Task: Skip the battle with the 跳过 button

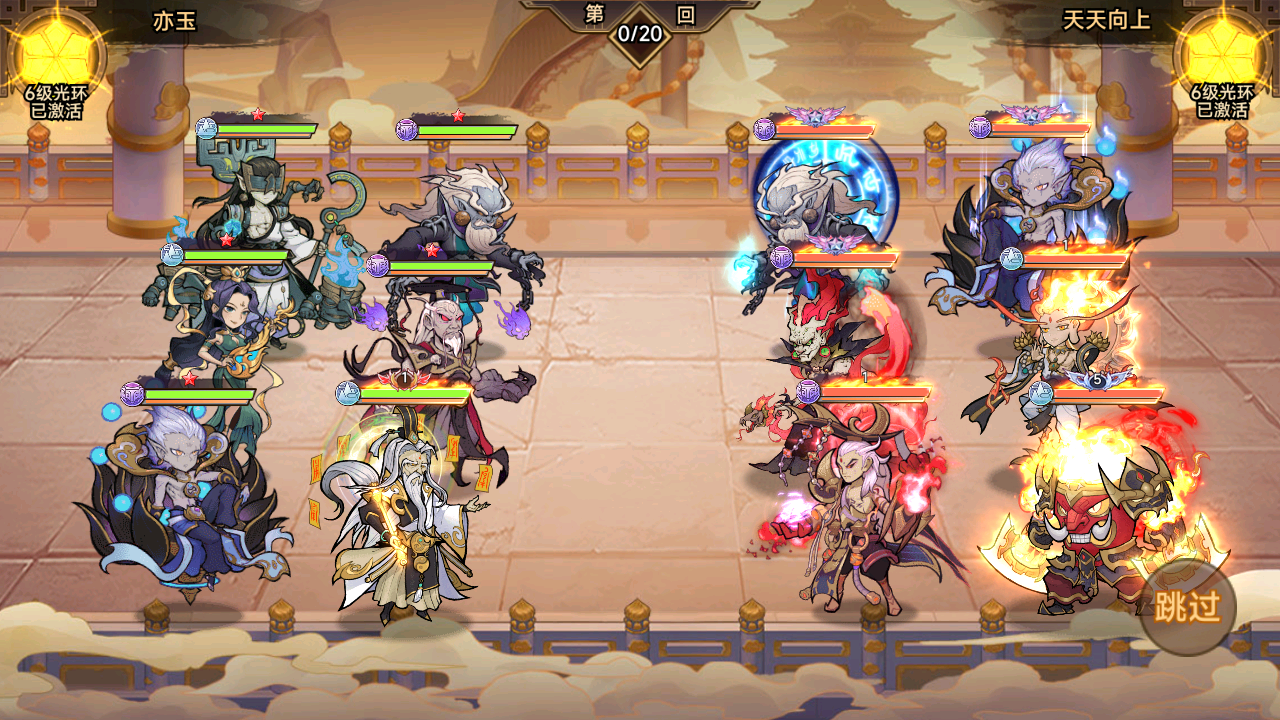Action: coord(1187,606)
